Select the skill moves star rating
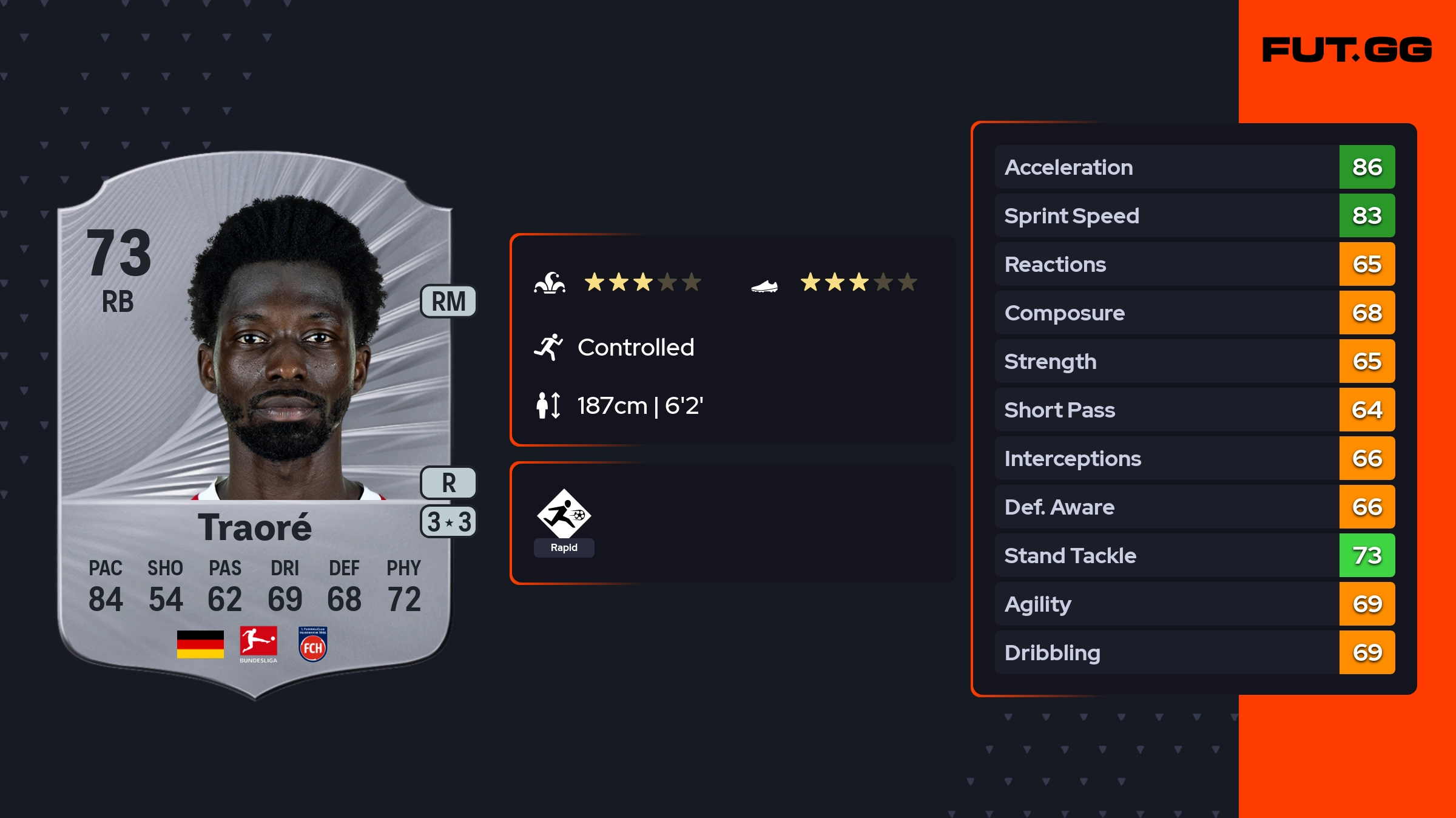Screen dimensions: 1456x818 click(x=642, y=282)
